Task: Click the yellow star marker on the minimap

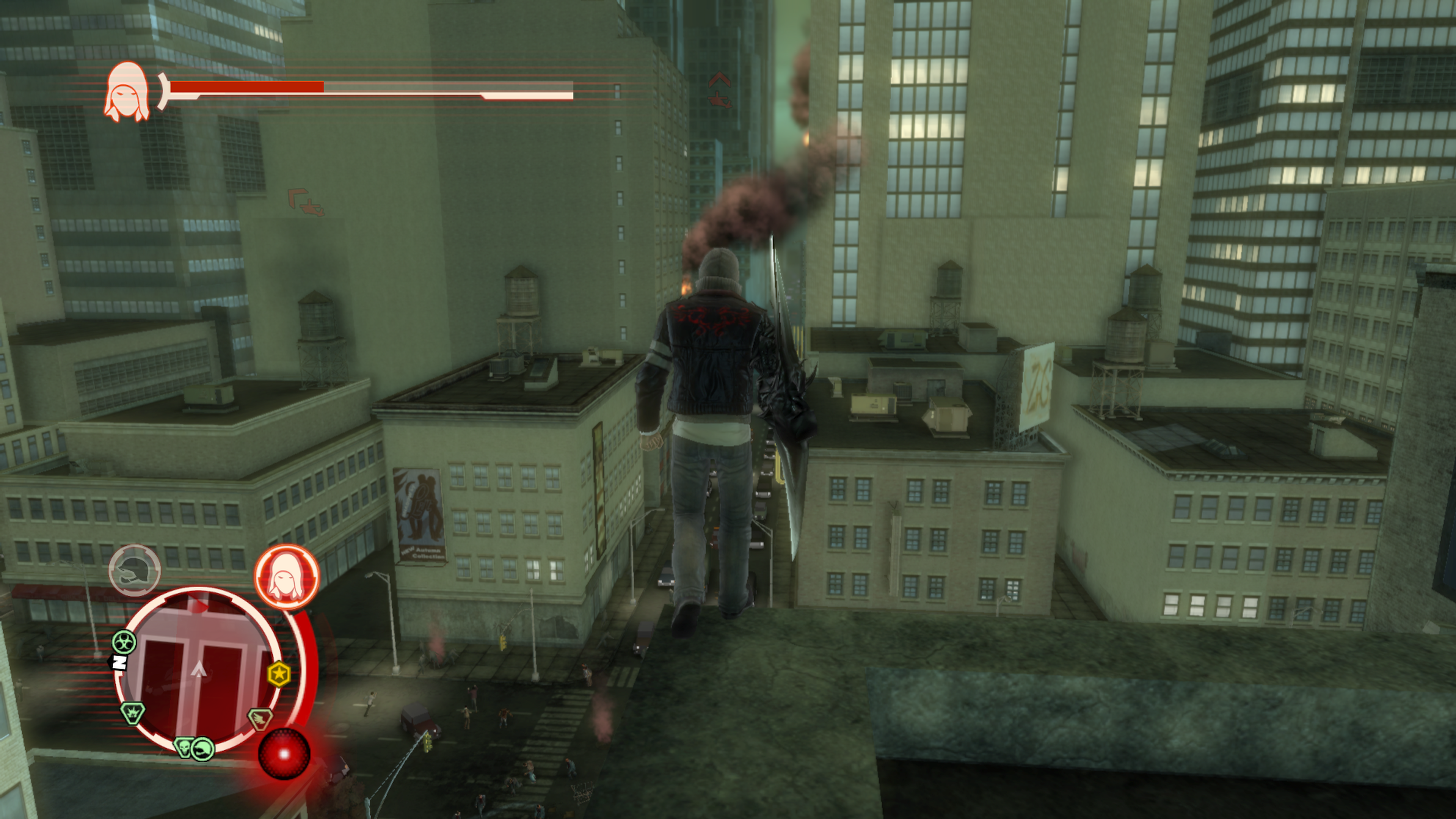Action: coord(279,674)
